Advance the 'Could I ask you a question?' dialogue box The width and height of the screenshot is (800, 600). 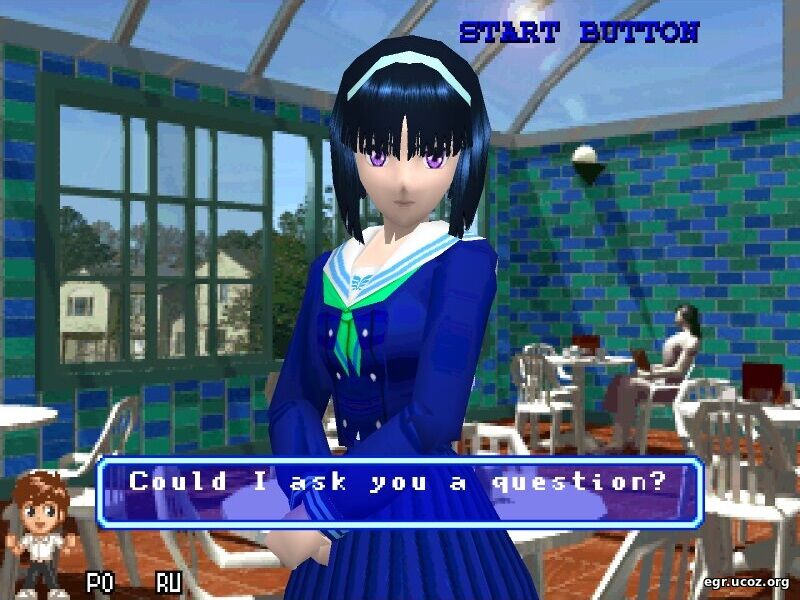tap(400, 491)
